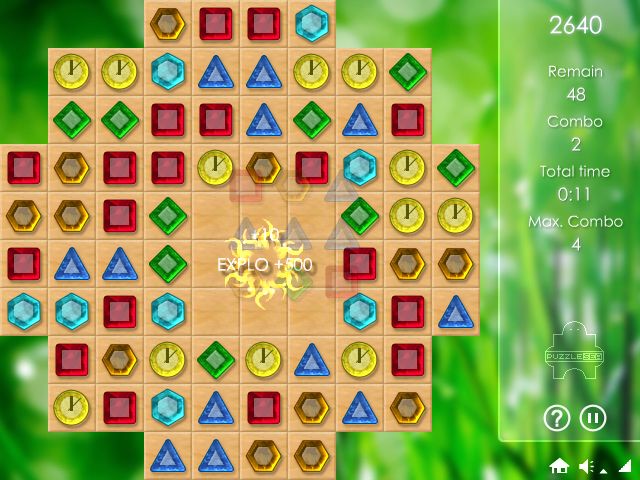
Task: Toggle sound with the speaker icon
Action: pos(587,466)
